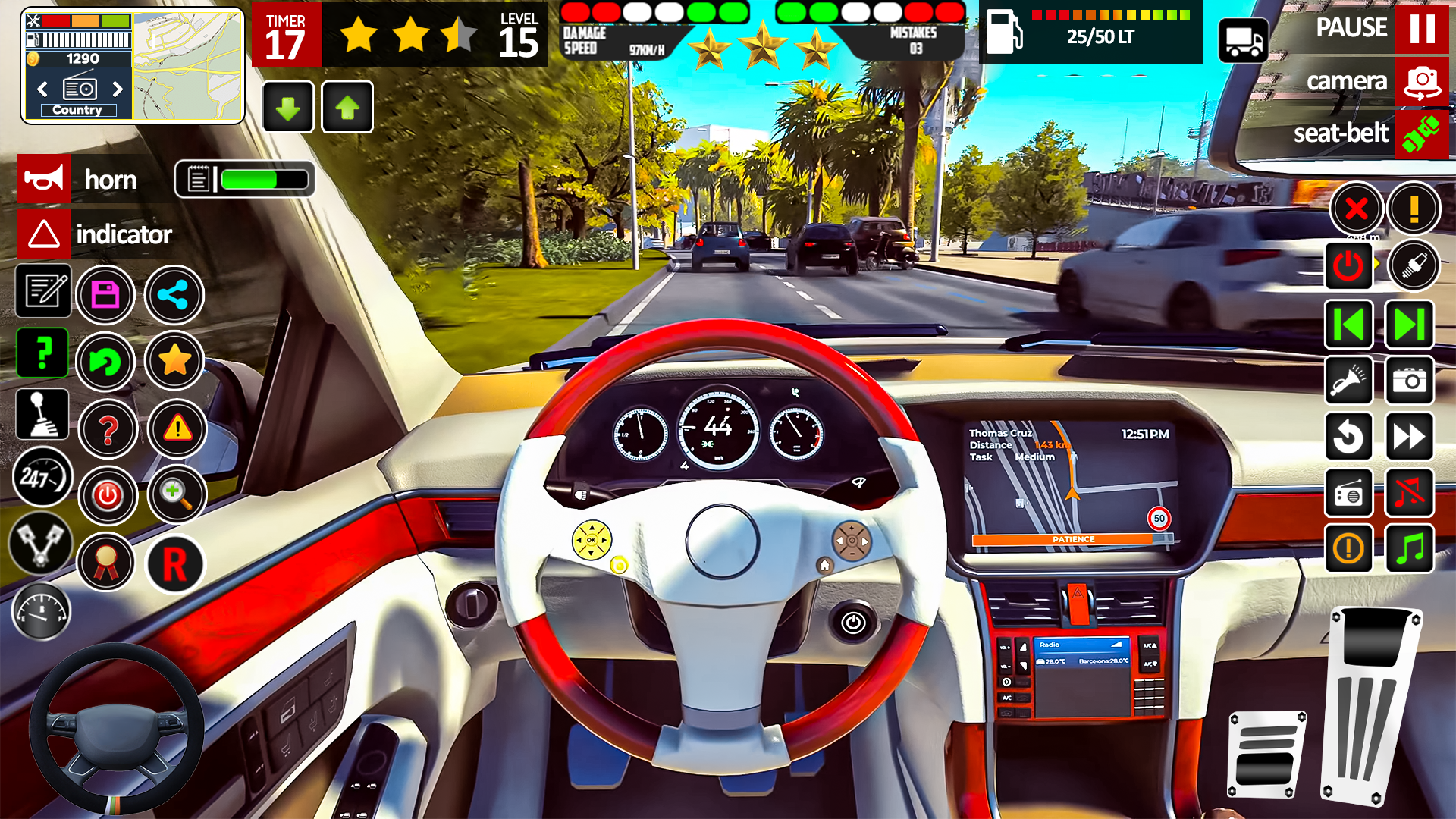Select the red R reverse button
The image size is (1456, 819).
click(x=175, y=564)
